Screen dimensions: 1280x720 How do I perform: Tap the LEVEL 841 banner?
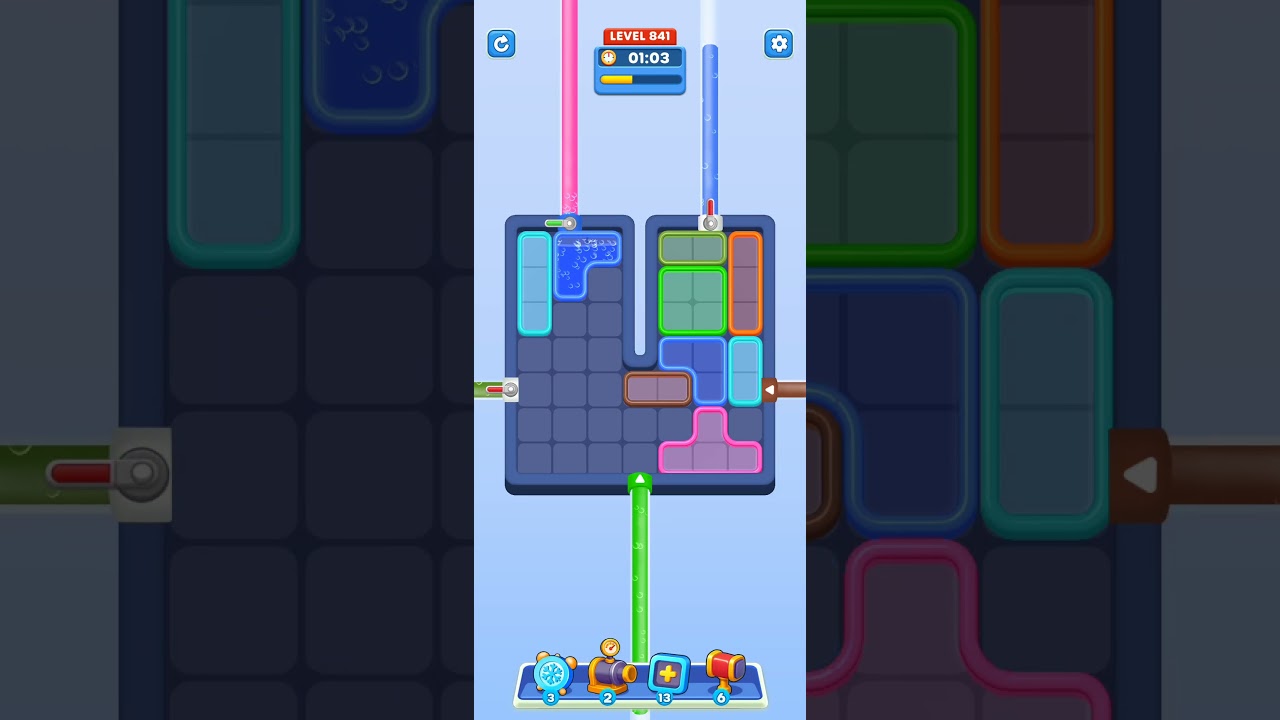pyautogui.click(x=640, y=35)
